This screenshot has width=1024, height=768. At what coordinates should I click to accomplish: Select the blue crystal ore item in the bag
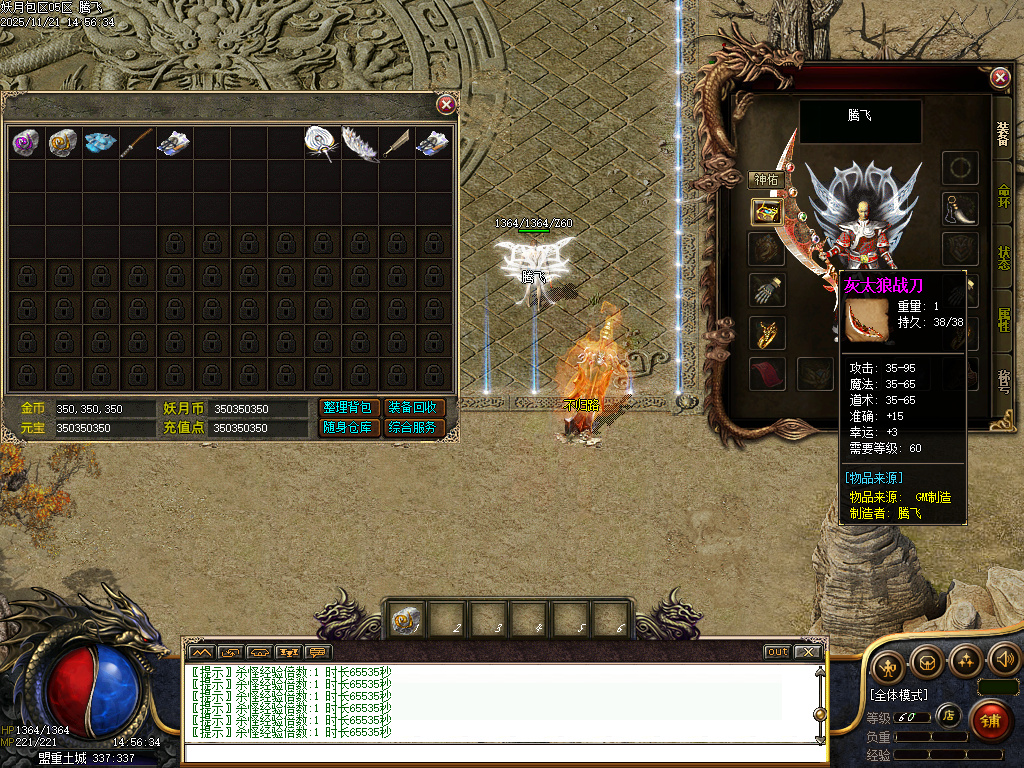coord(100,143)
